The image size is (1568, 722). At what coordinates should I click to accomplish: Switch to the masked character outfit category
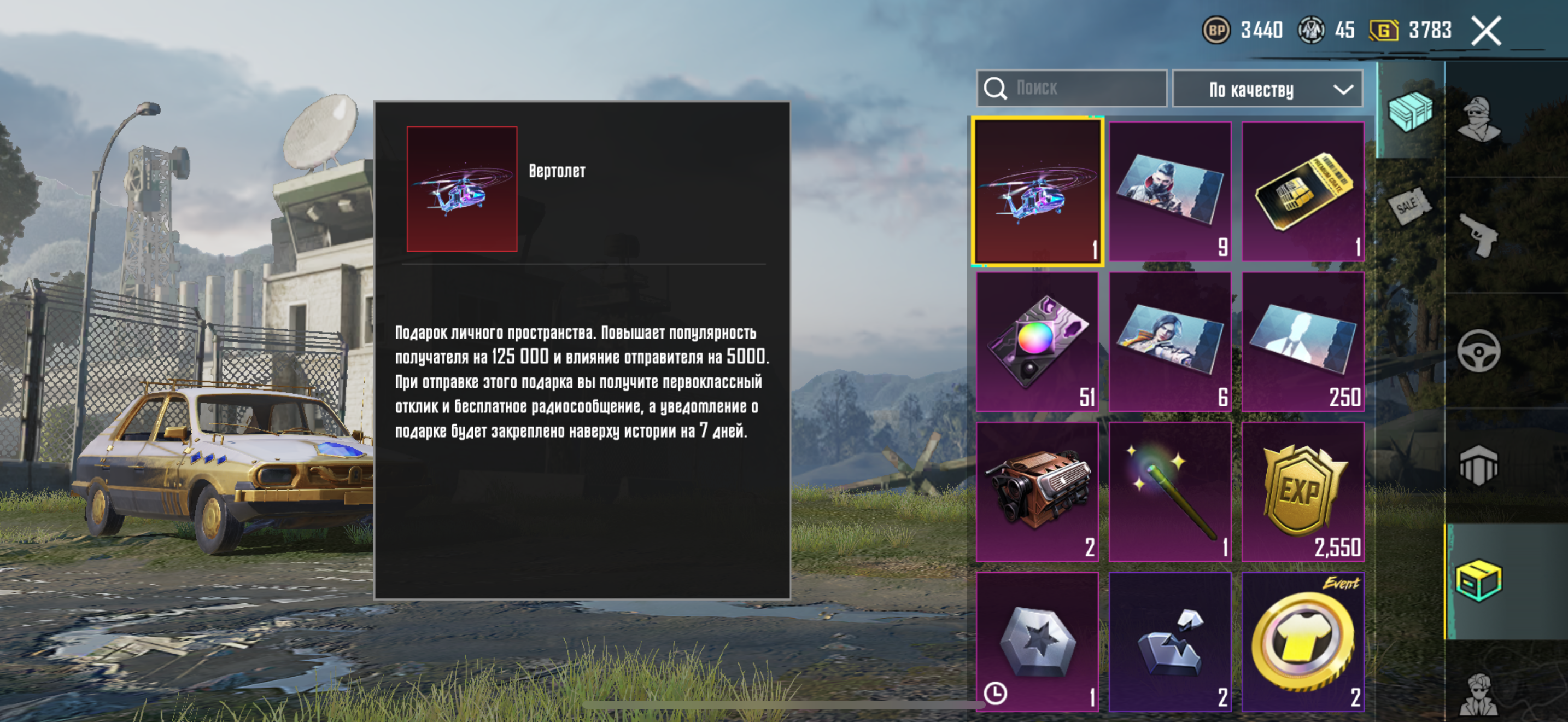(x=1478, y=119)
